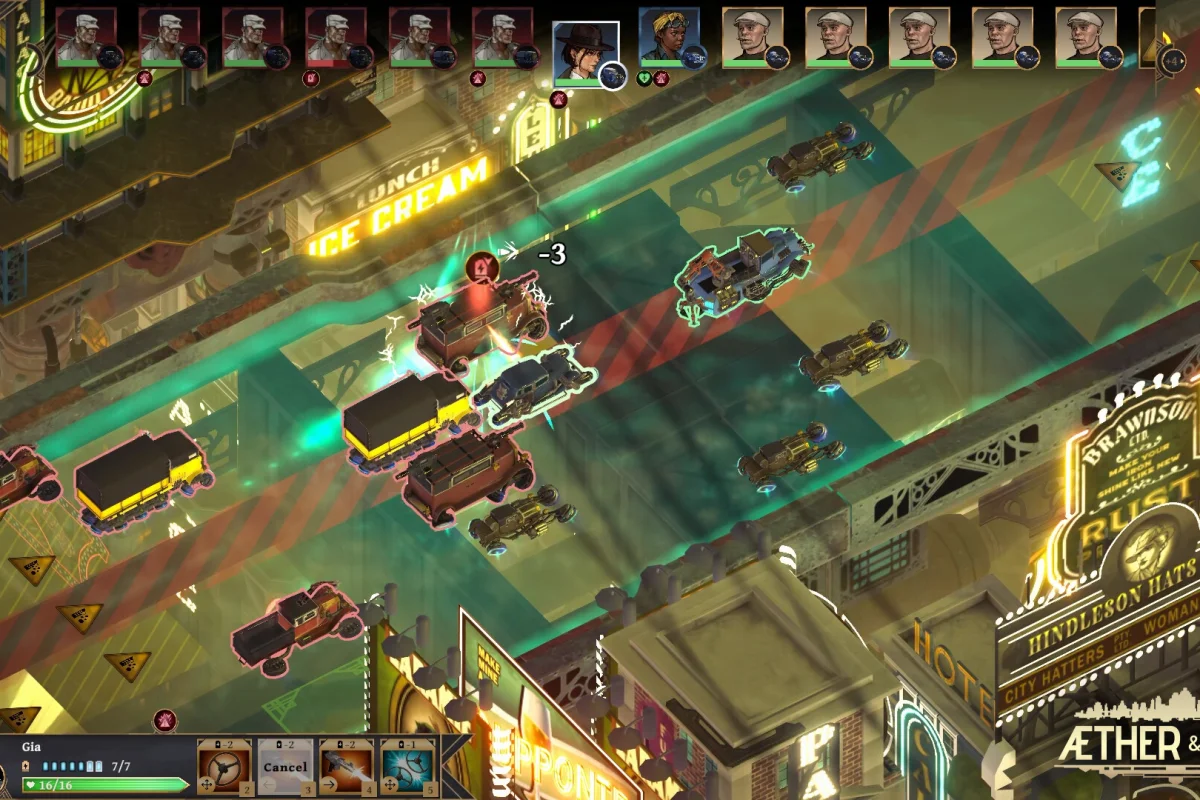This screenshot has height=800, width=1200.
Task: Select the yellow-bandana character's turn portrait
Action: coord(668,40)
